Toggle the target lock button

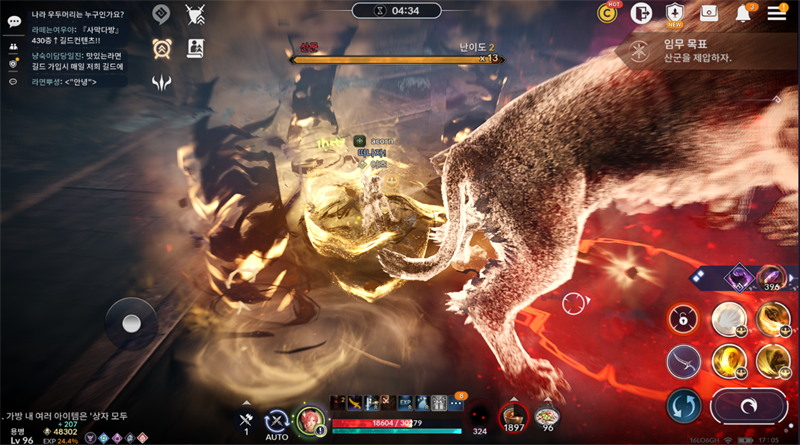684,319
